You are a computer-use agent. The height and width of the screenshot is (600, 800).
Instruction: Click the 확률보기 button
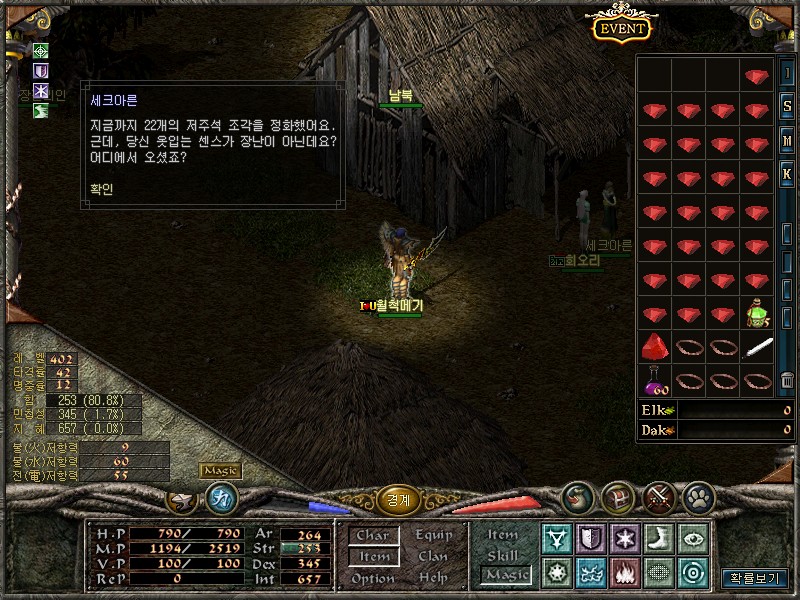click(x=754, y=578)
